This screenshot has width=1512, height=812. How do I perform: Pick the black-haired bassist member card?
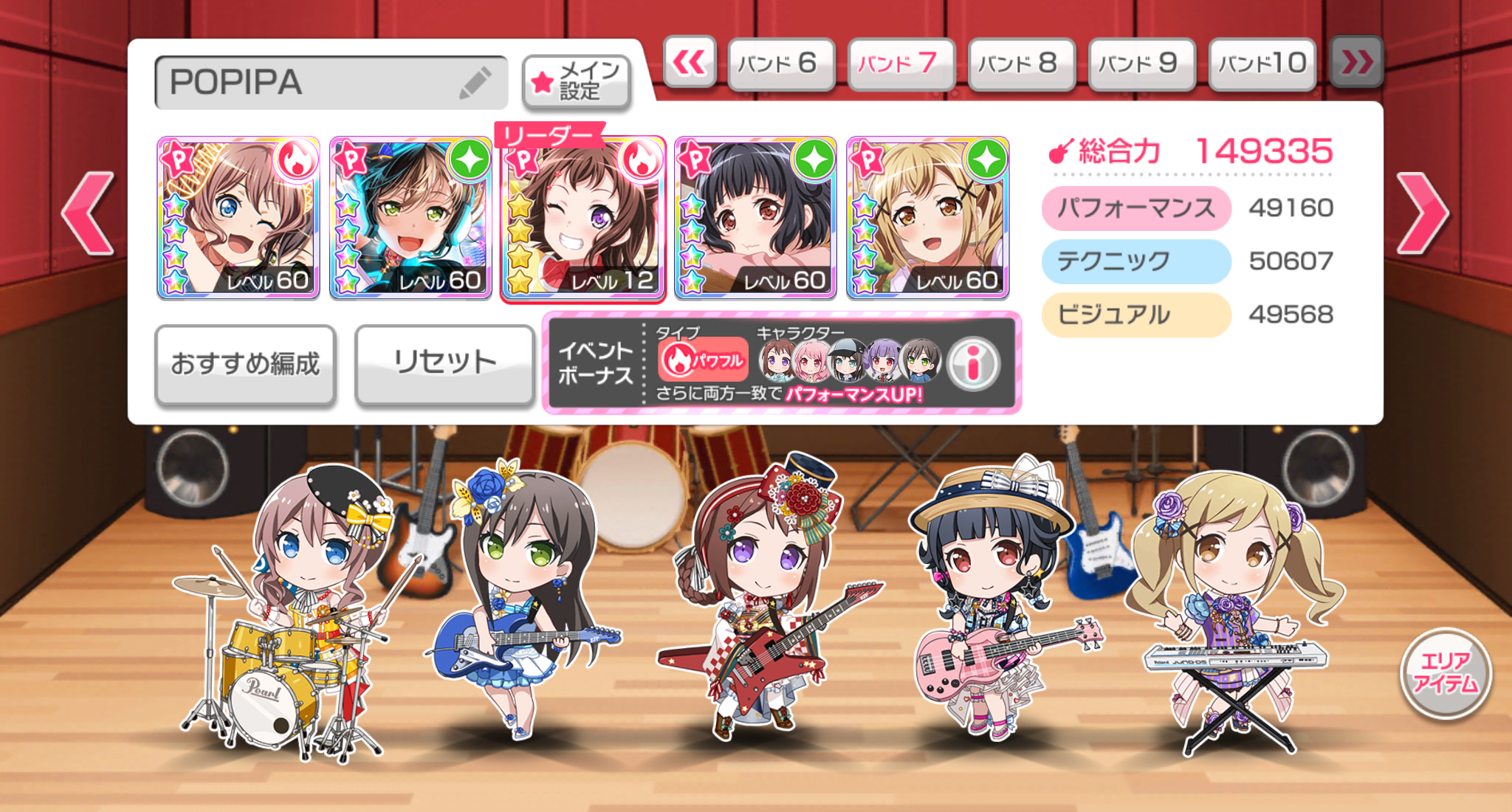tap(755, 218)
